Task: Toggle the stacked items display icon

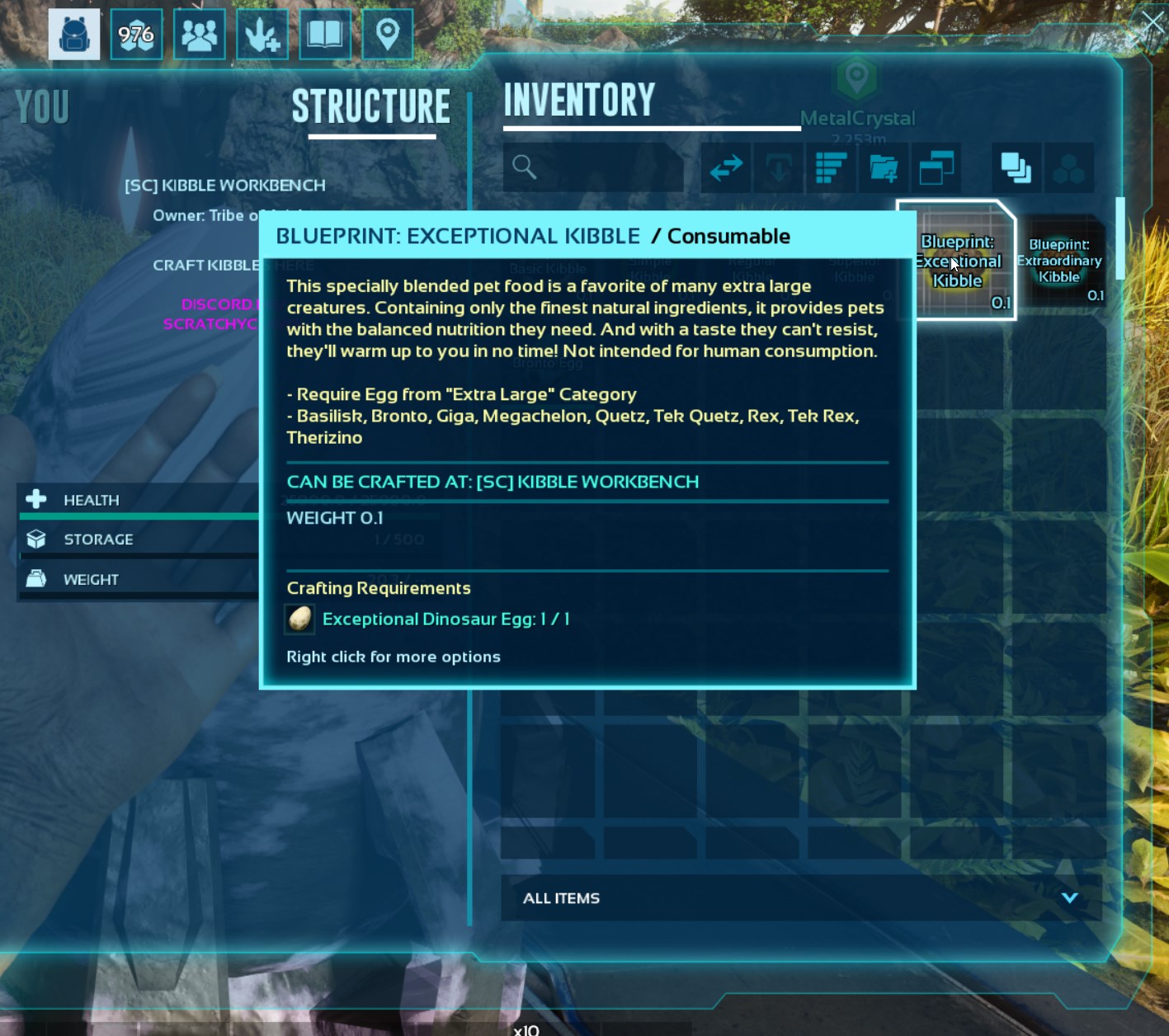Action: pyautogui.click(x=1015, y=167)
